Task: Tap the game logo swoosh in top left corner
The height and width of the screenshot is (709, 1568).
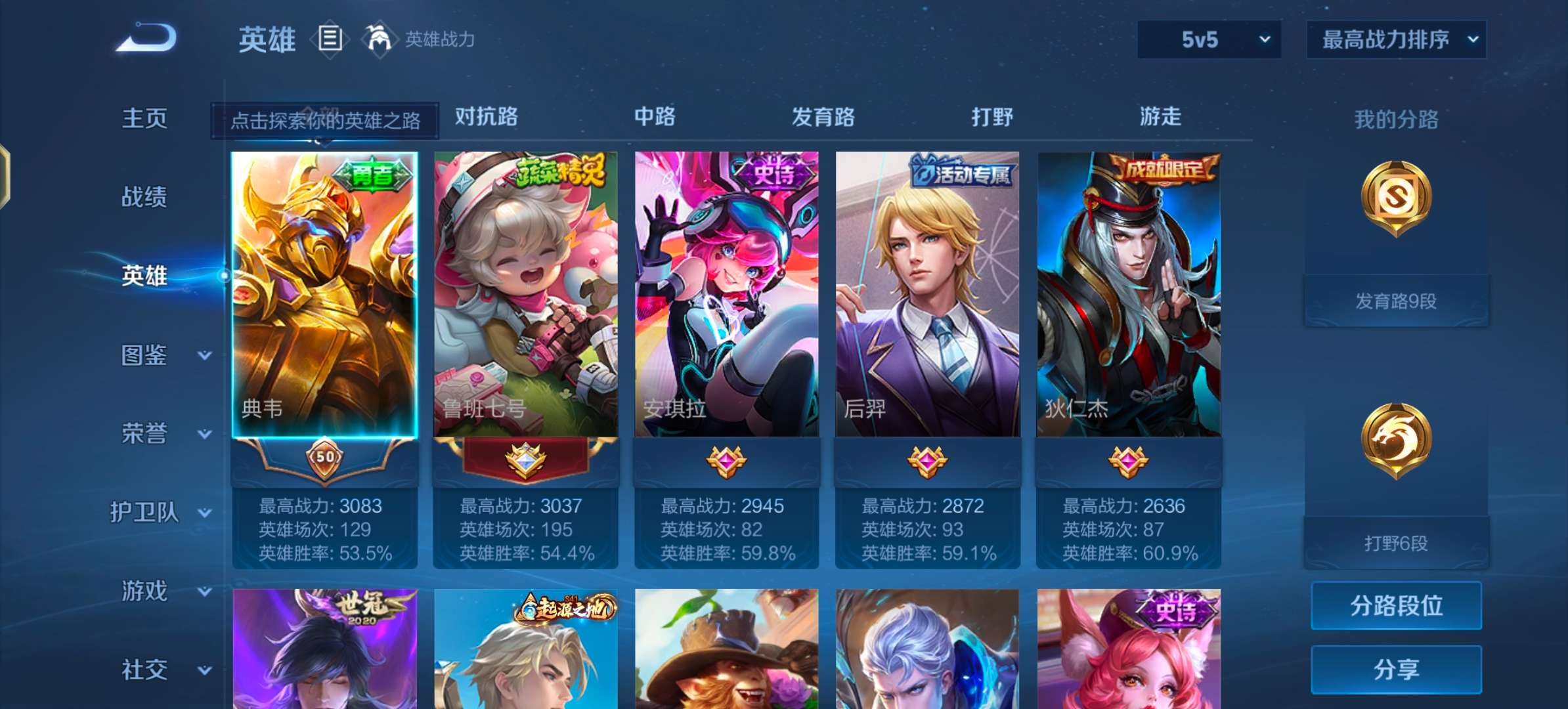Action: pyautogui.click(x=146, y=37)
